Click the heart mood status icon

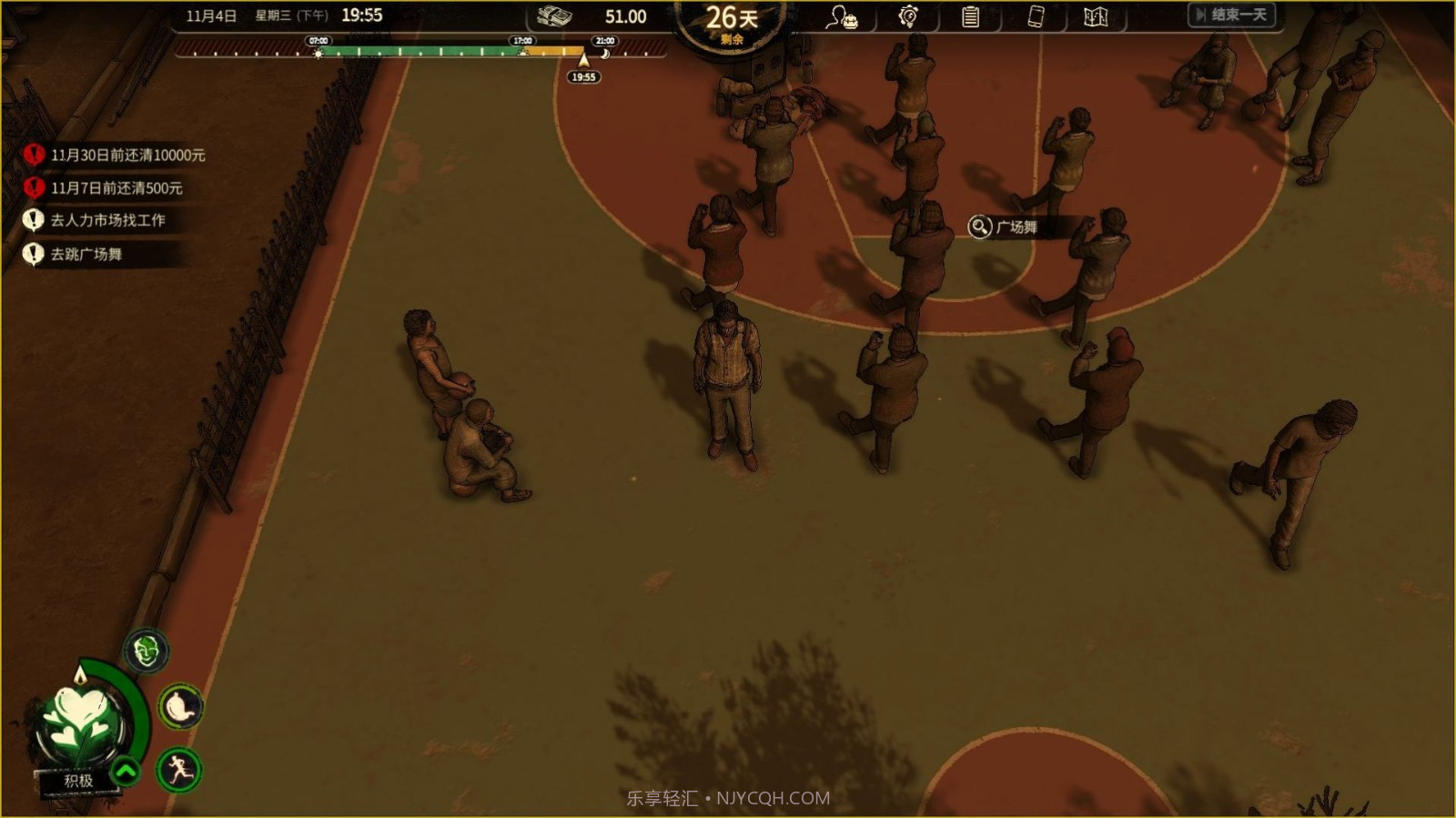(x=79, y=724)
